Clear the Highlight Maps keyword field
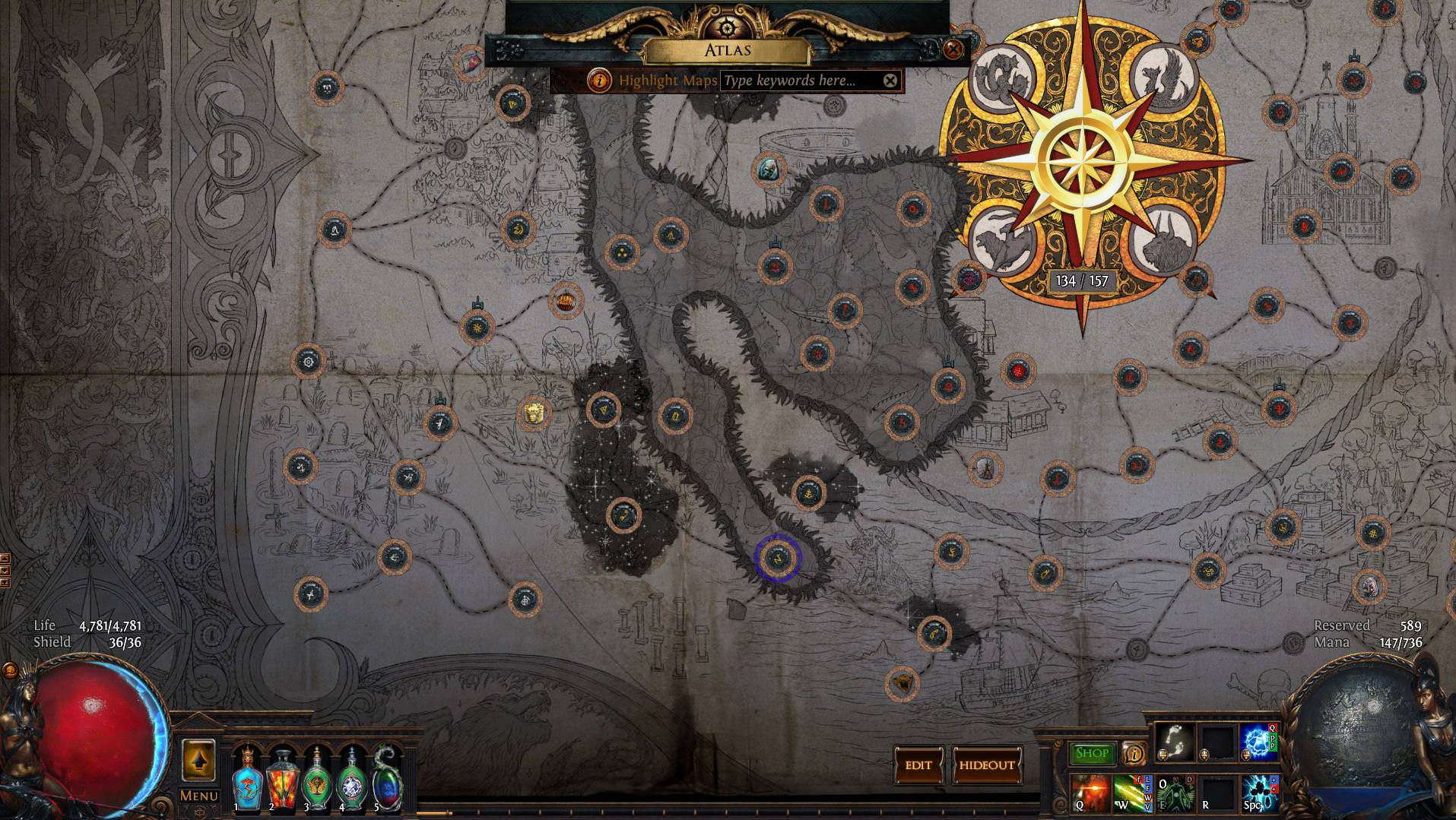 (x=890, y=81)
